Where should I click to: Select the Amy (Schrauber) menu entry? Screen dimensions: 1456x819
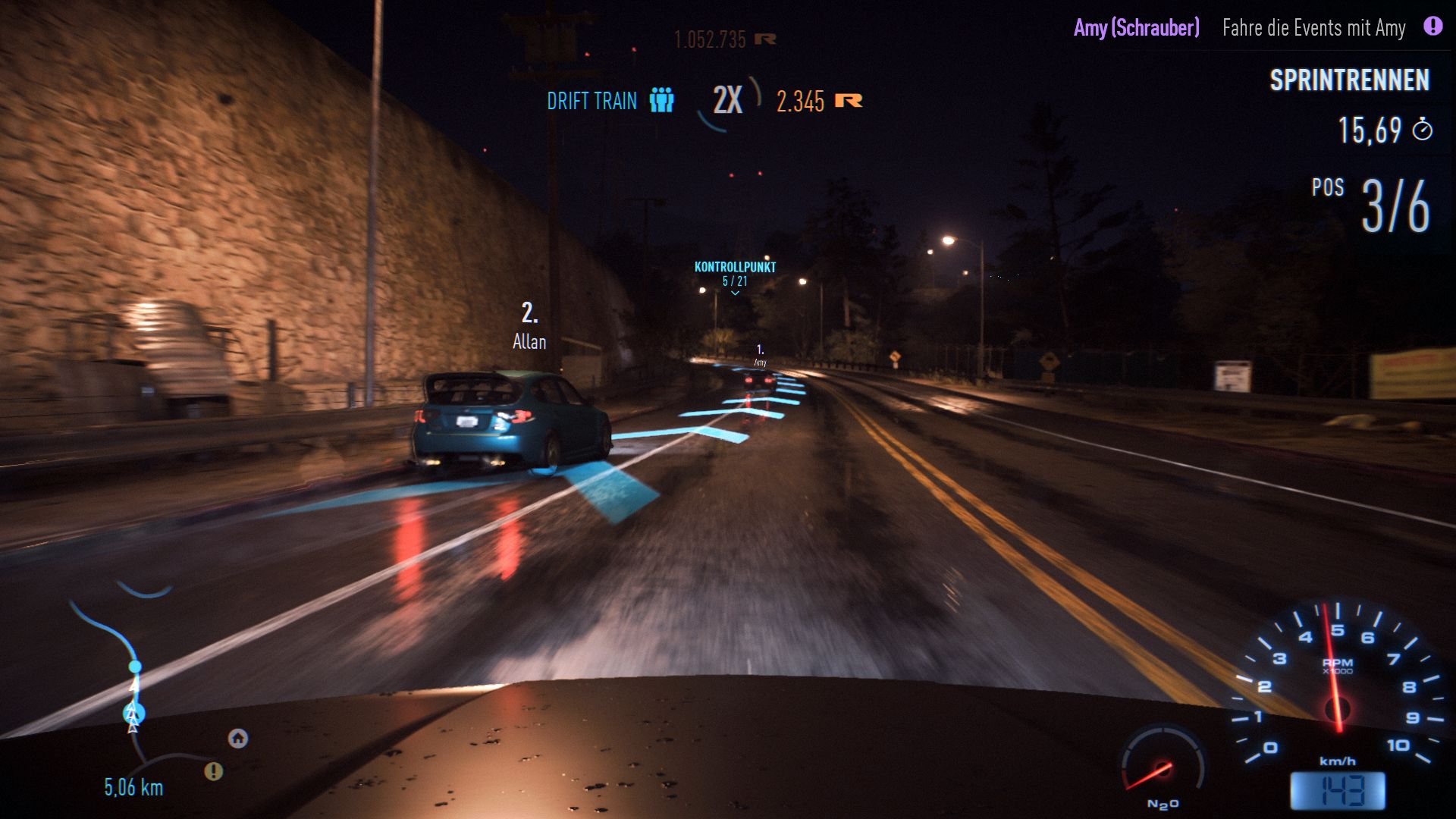[x=1136, y=28]
